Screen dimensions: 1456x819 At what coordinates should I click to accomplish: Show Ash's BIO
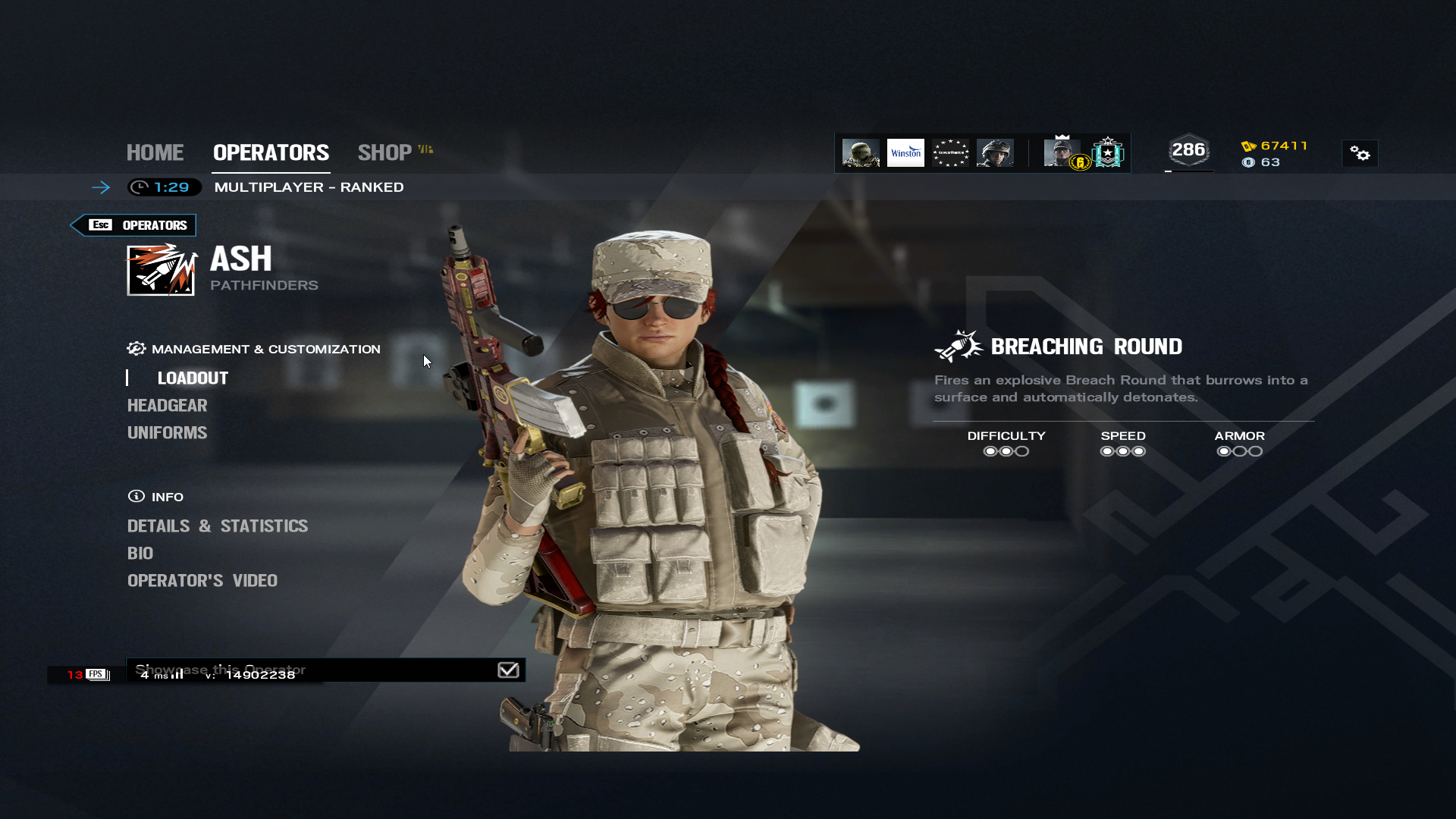pyautogui.click(x=140, y=554)
